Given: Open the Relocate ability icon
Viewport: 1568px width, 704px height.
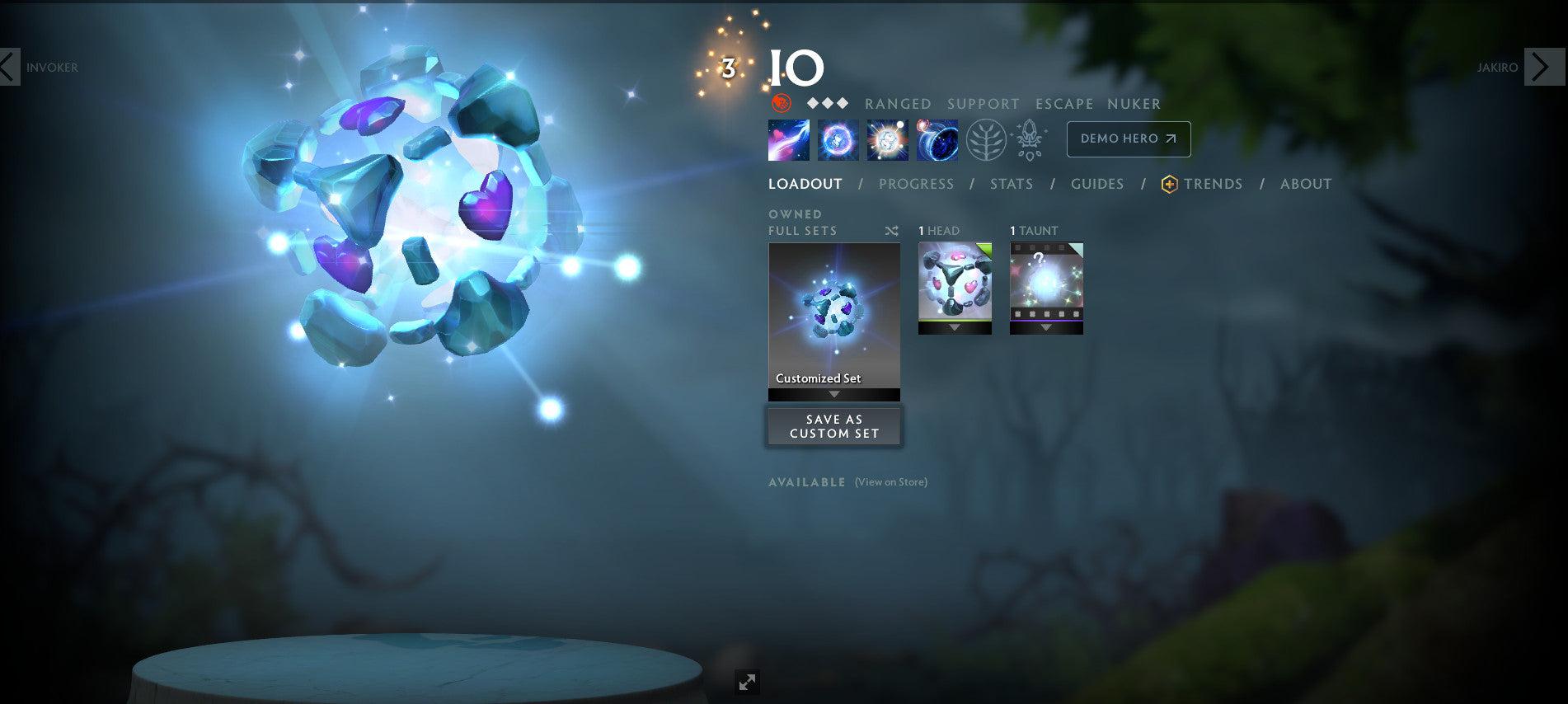Looking at the screenshot, I should [937, 139].
